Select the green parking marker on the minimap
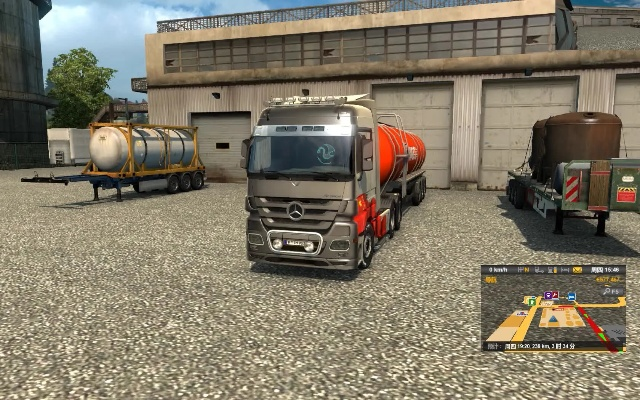 pyautogui.click(x=532, y=302)
